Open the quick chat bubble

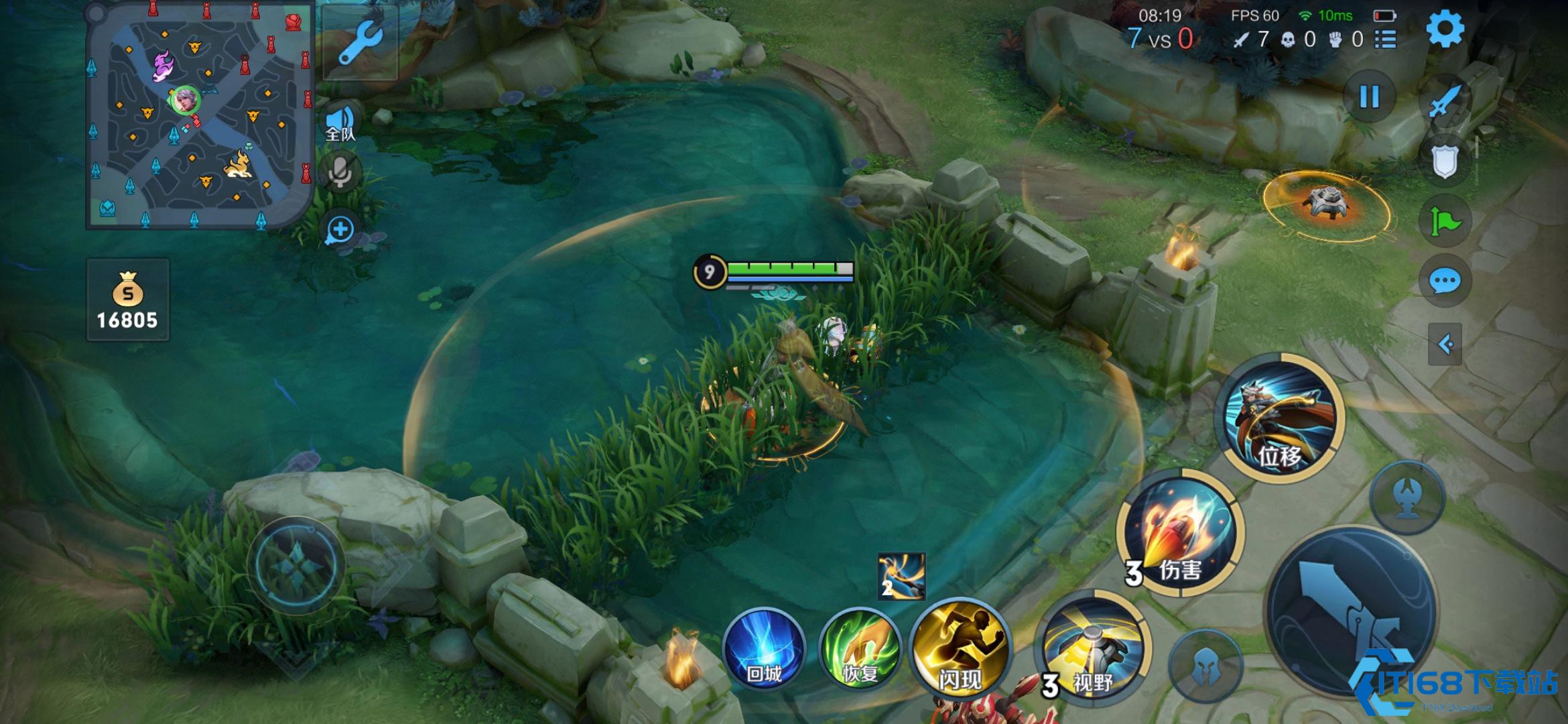[x=1445, y=281]
